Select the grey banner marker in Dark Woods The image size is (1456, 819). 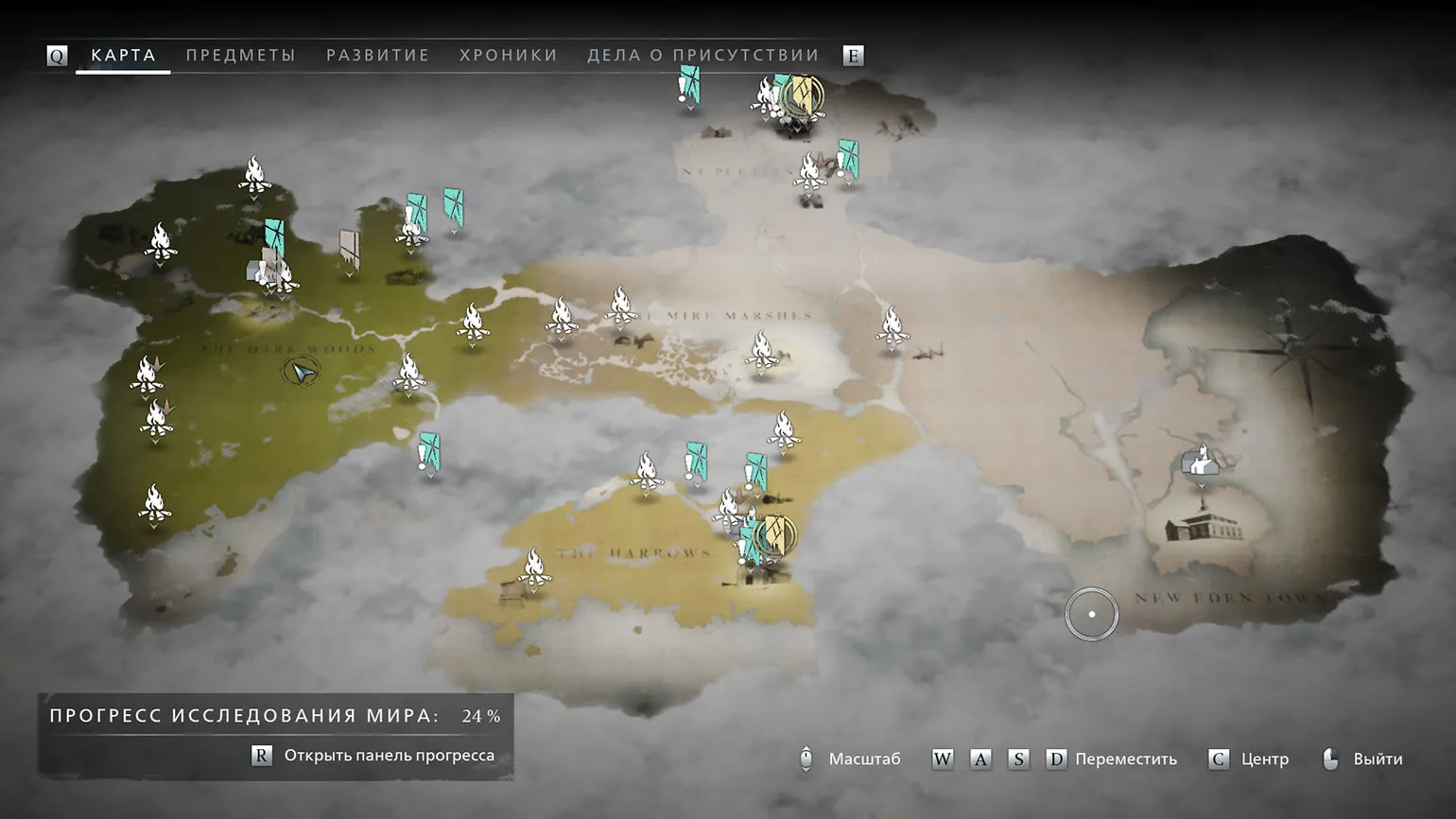click(x=350, y=250)
